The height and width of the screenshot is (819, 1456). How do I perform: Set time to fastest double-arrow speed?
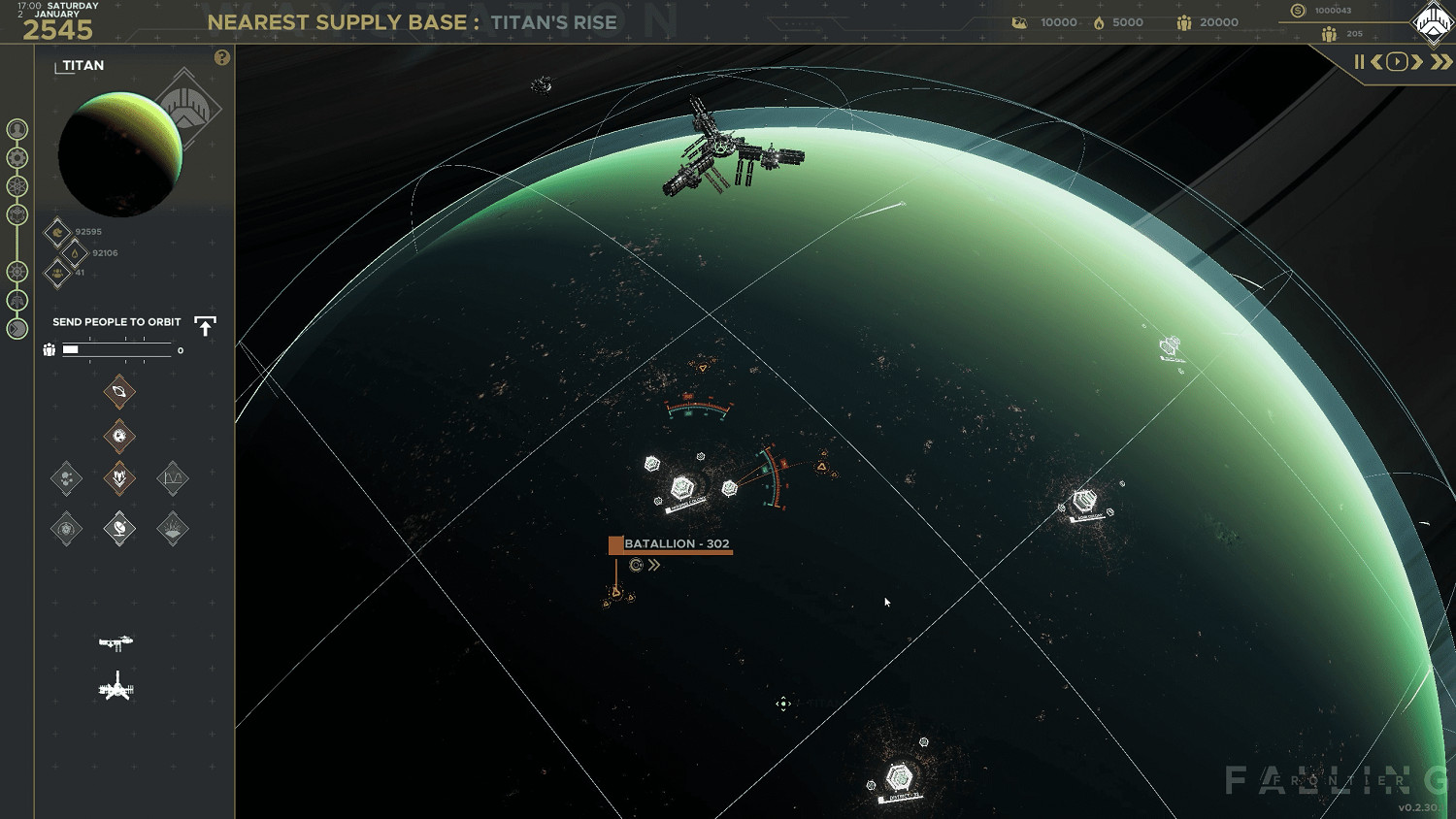point(1441,62)
